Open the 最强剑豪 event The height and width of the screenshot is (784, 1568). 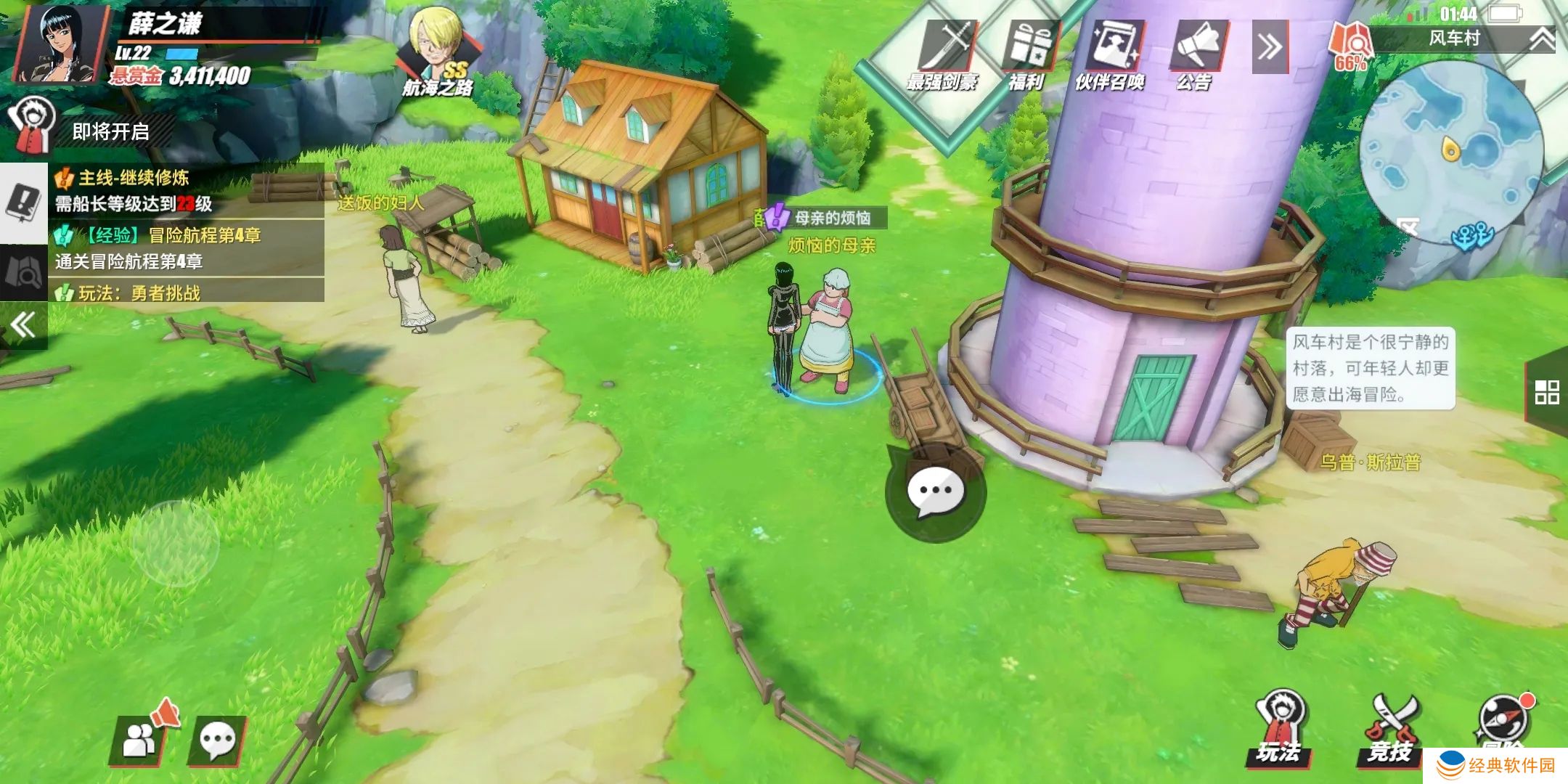[944, 54]
